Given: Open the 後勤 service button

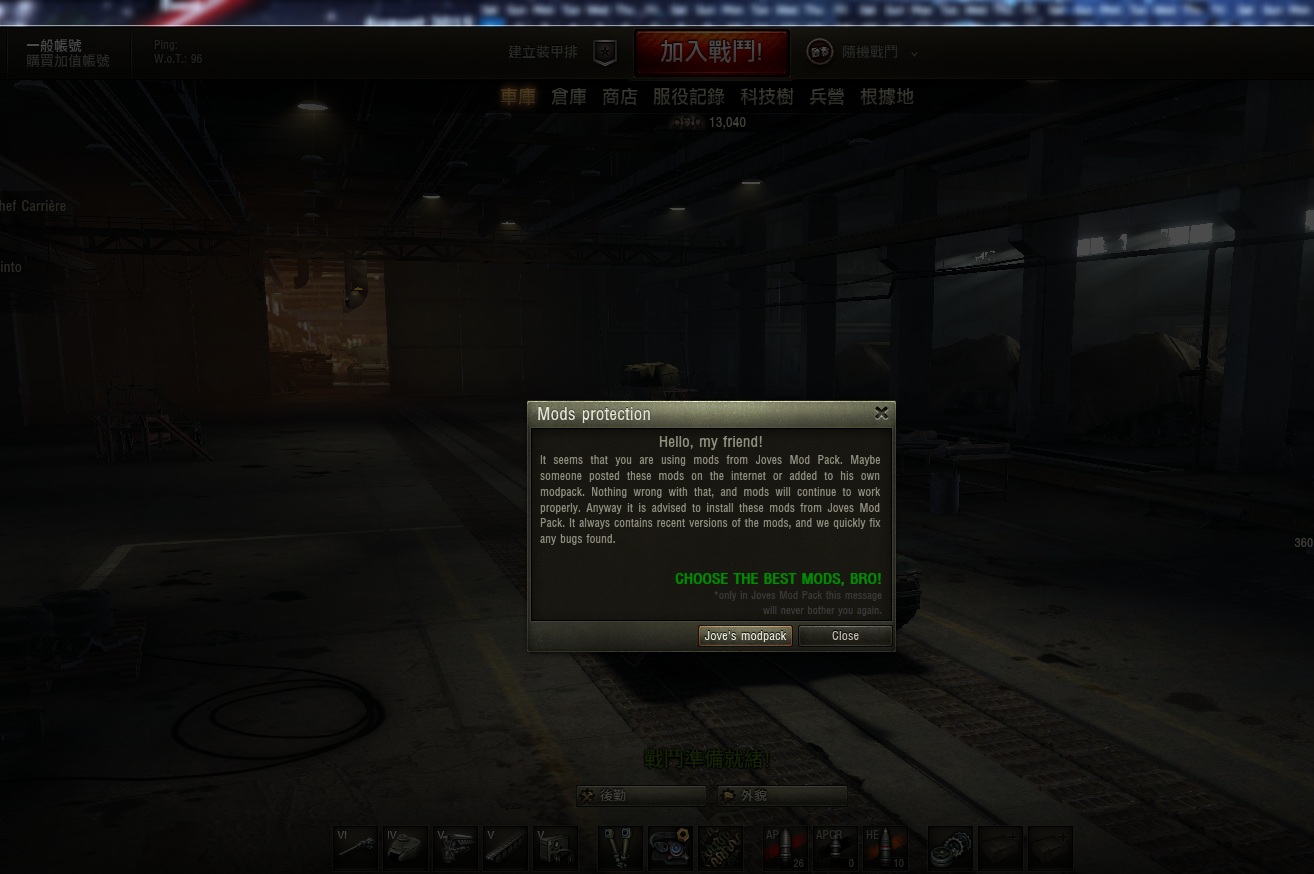Looking at the screenshot, I should click(x=642, y=796).
